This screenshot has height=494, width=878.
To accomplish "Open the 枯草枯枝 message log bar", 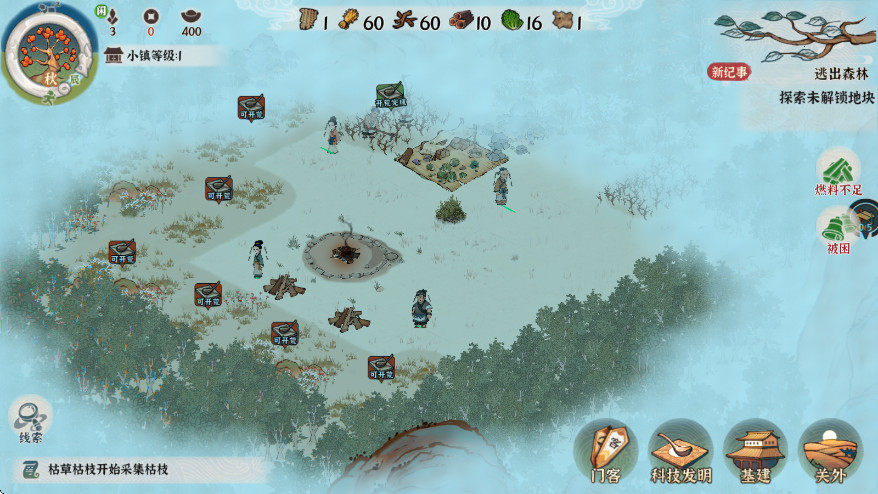I will (140, 469).
